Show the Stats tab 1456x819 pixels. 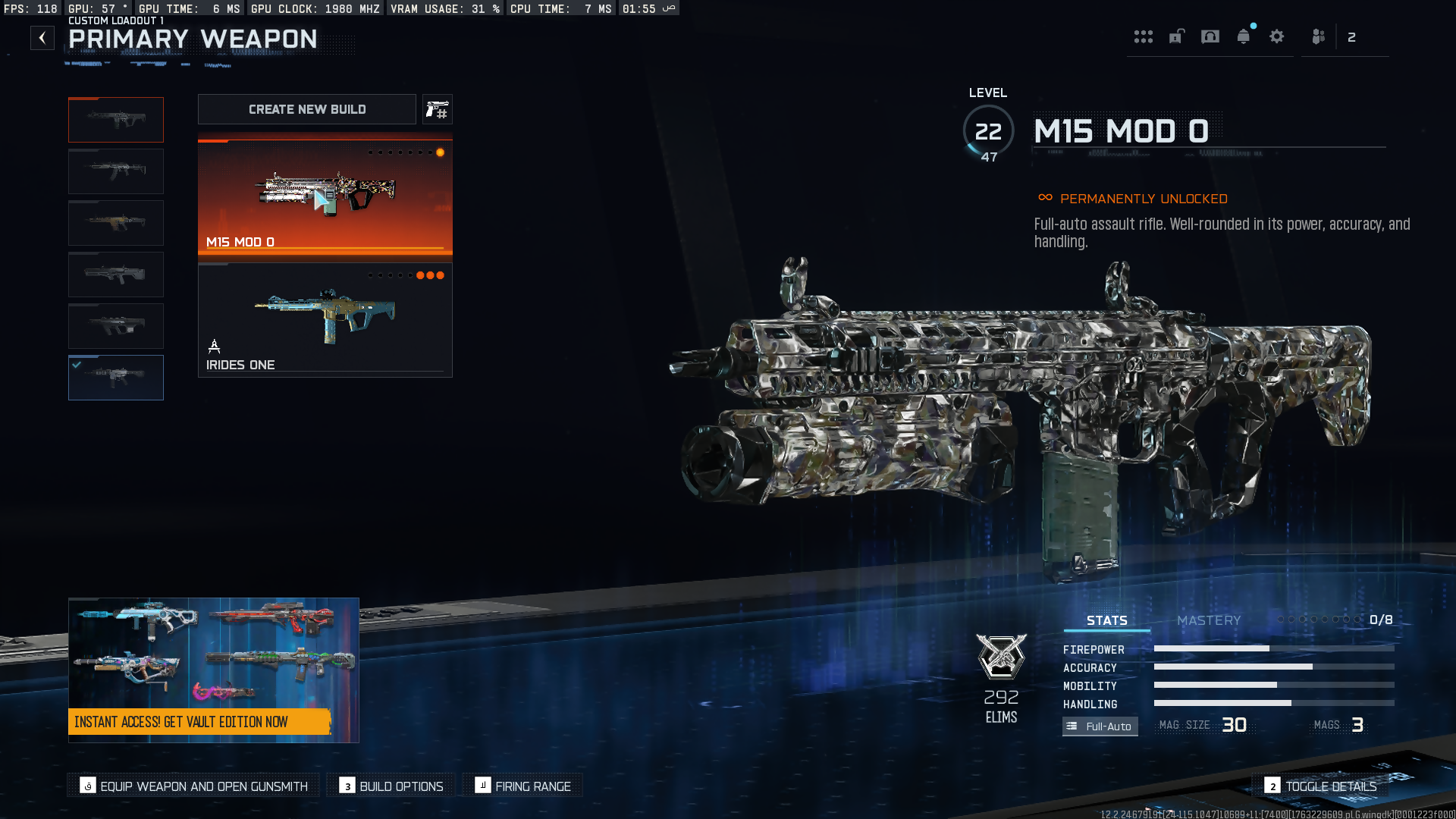[x=1106, y=620]
